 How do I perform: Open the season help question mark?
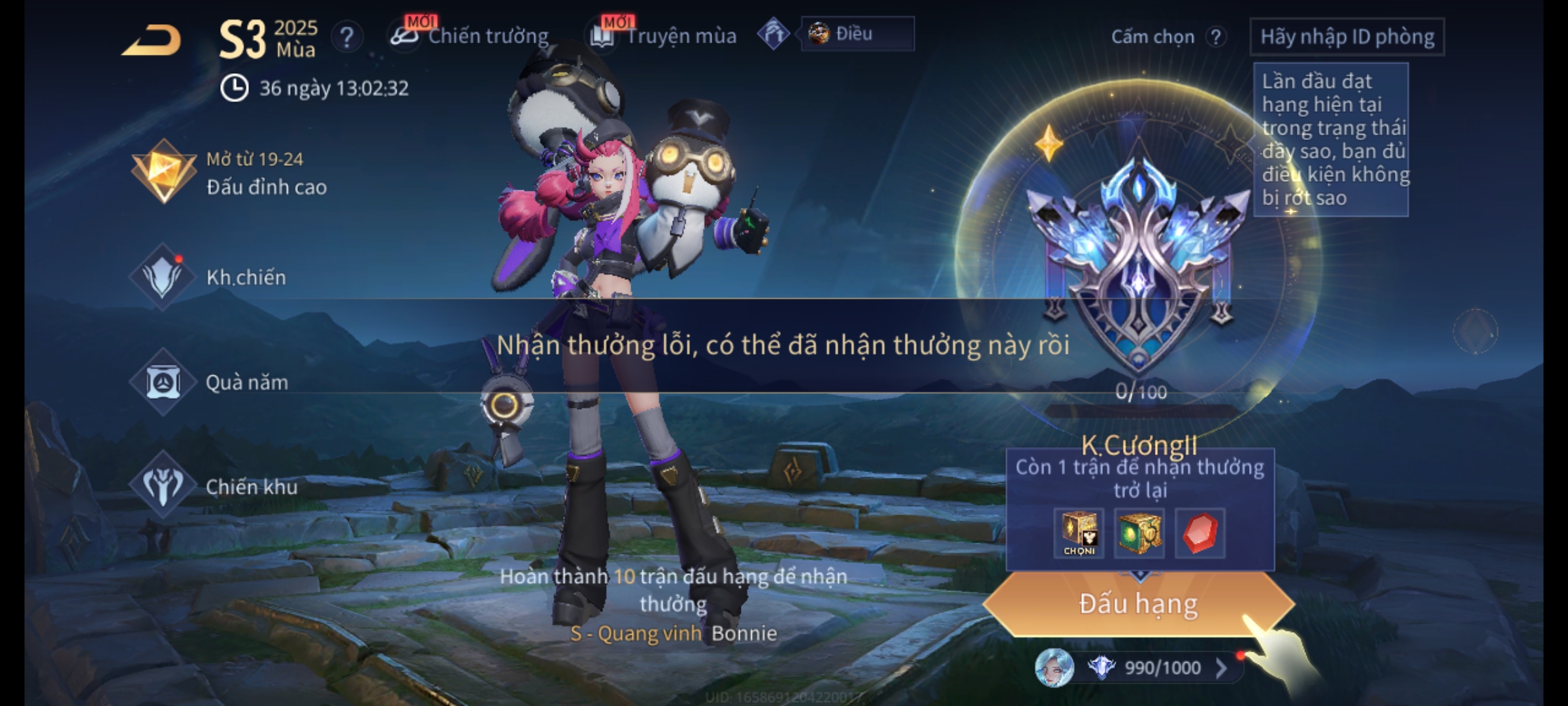click(347, 37)
